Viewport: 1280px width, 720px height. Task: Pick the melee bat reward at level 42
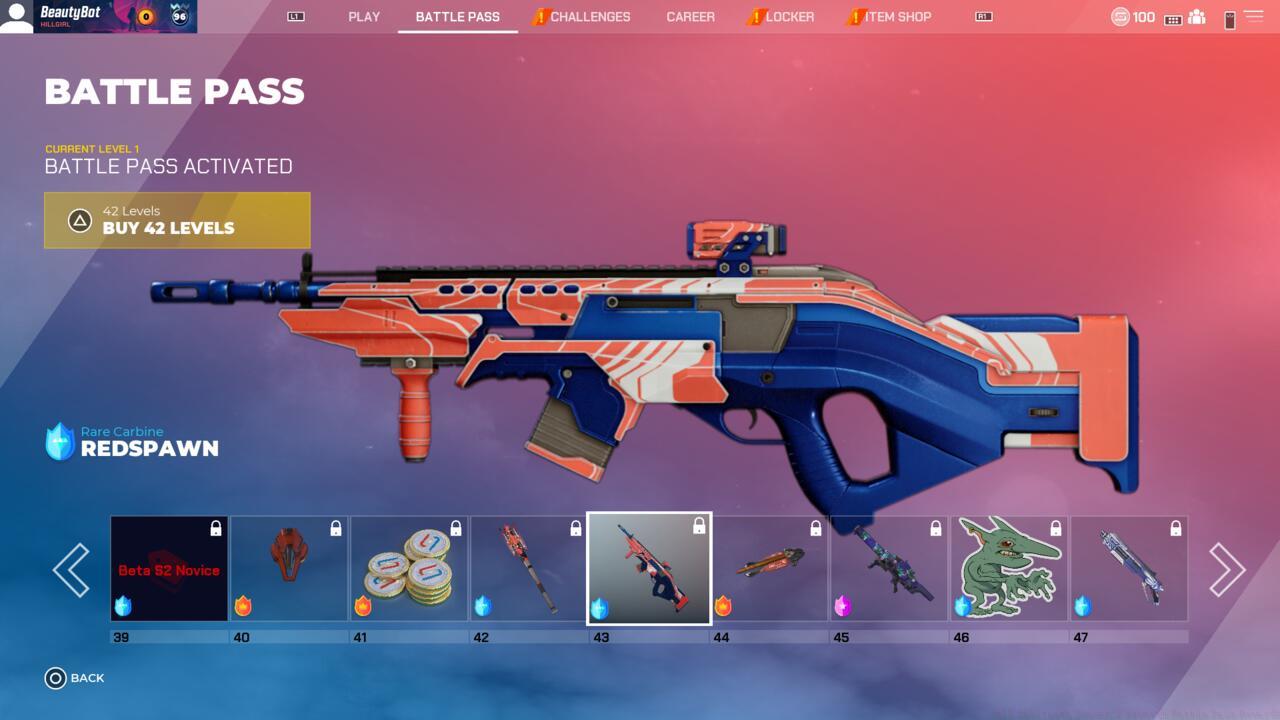point(529,569)
